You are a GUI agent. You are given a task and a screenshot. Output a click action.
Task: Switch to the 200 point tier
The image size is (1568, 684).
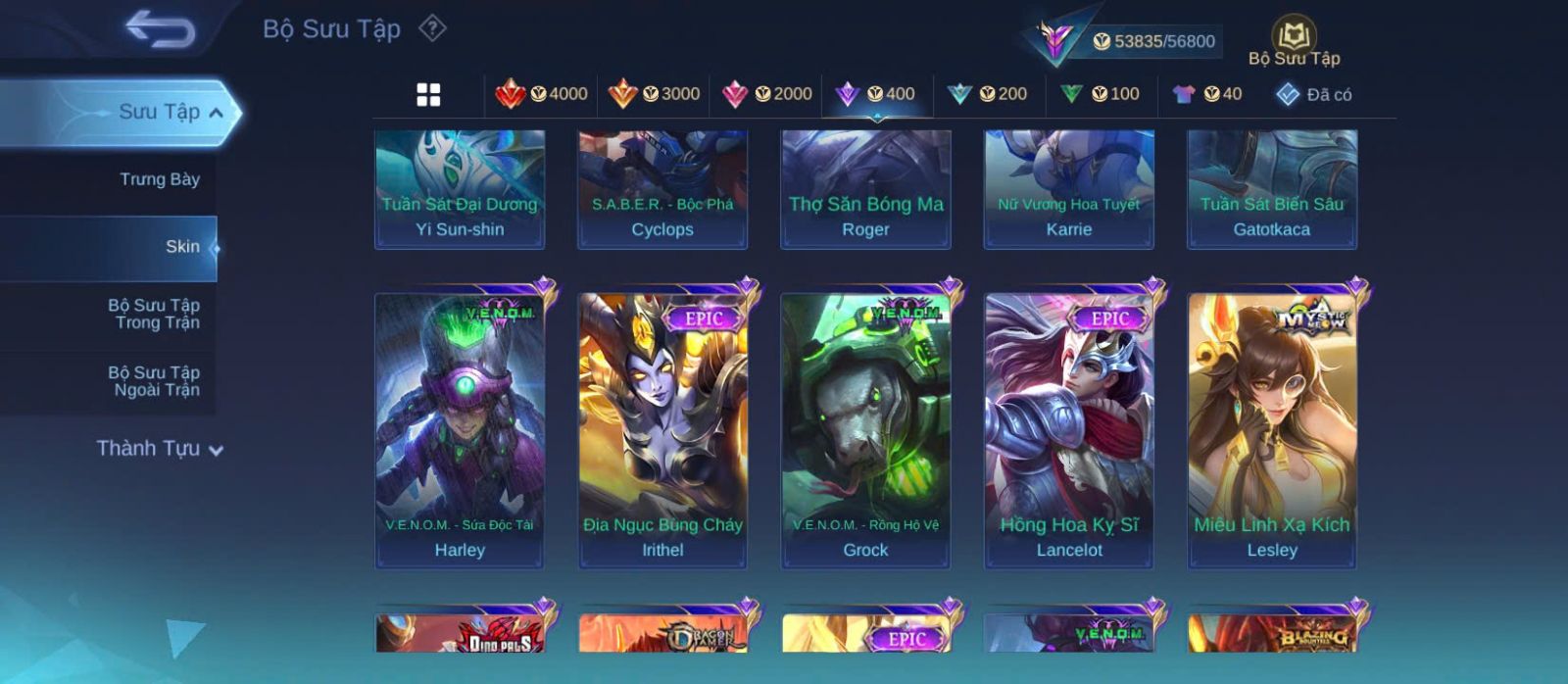point(987,94)
